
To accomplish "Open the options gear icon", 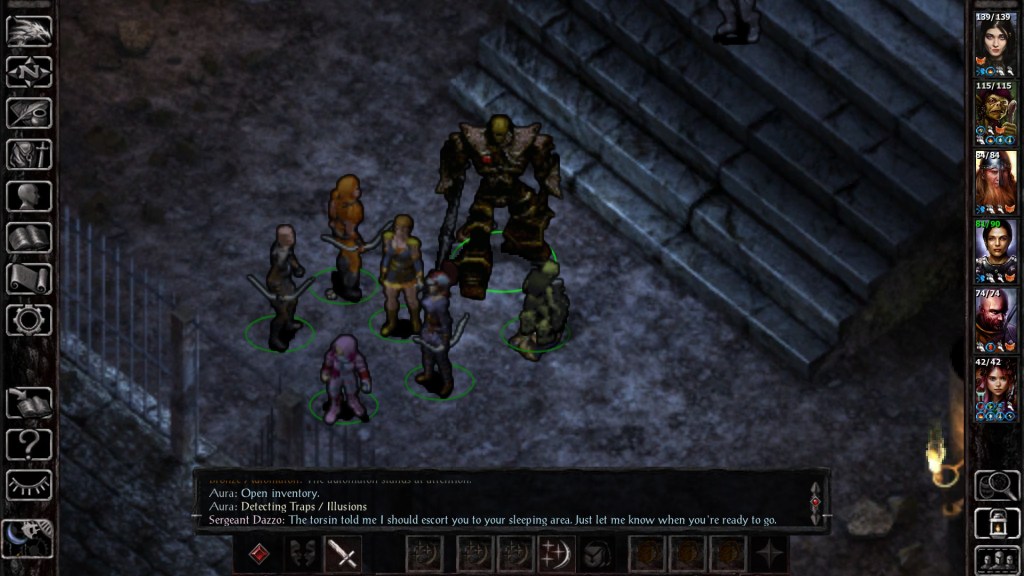I will tap(29, 320).
